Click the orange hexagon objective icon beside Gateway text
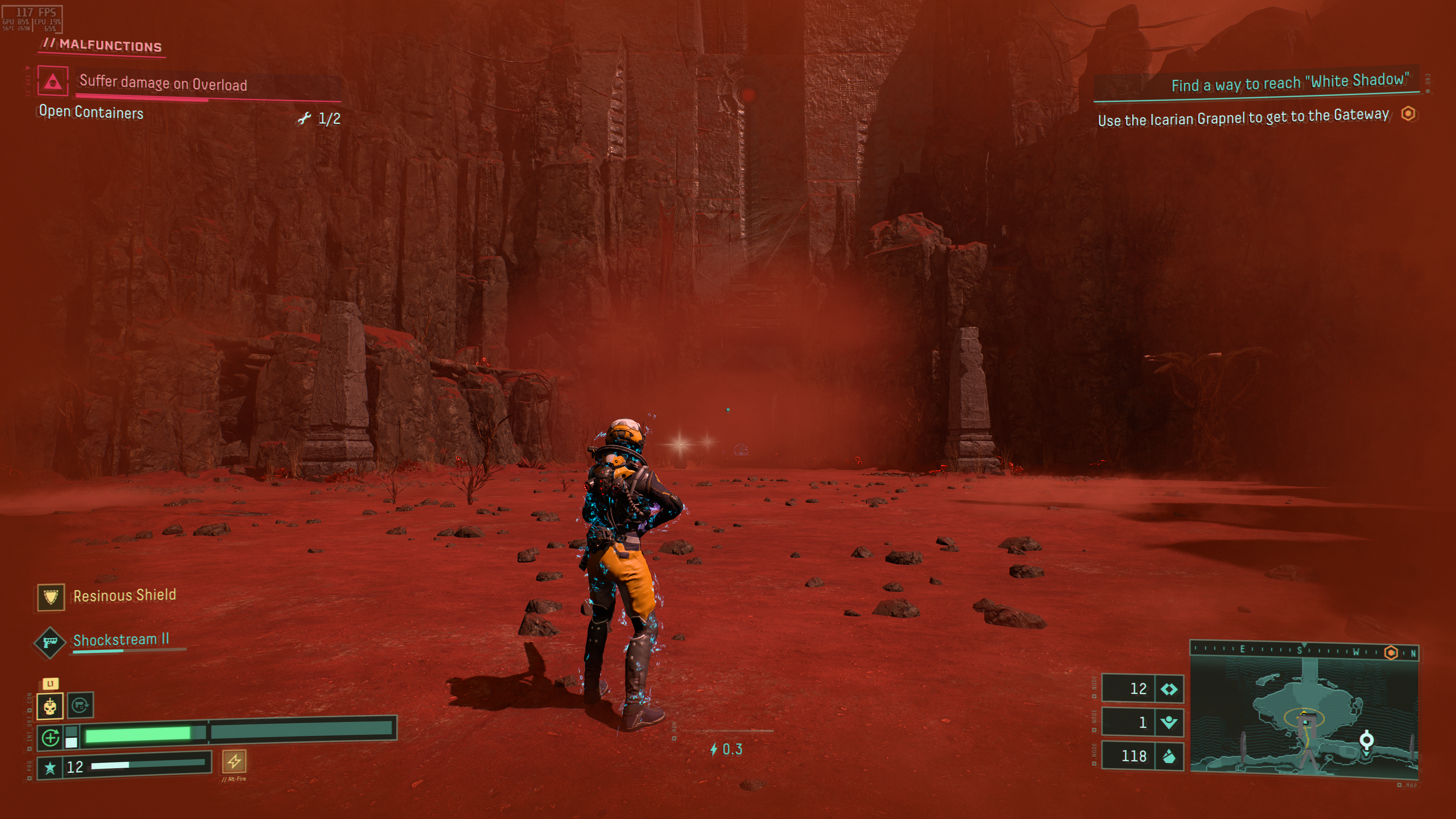 coord(1408,114)
